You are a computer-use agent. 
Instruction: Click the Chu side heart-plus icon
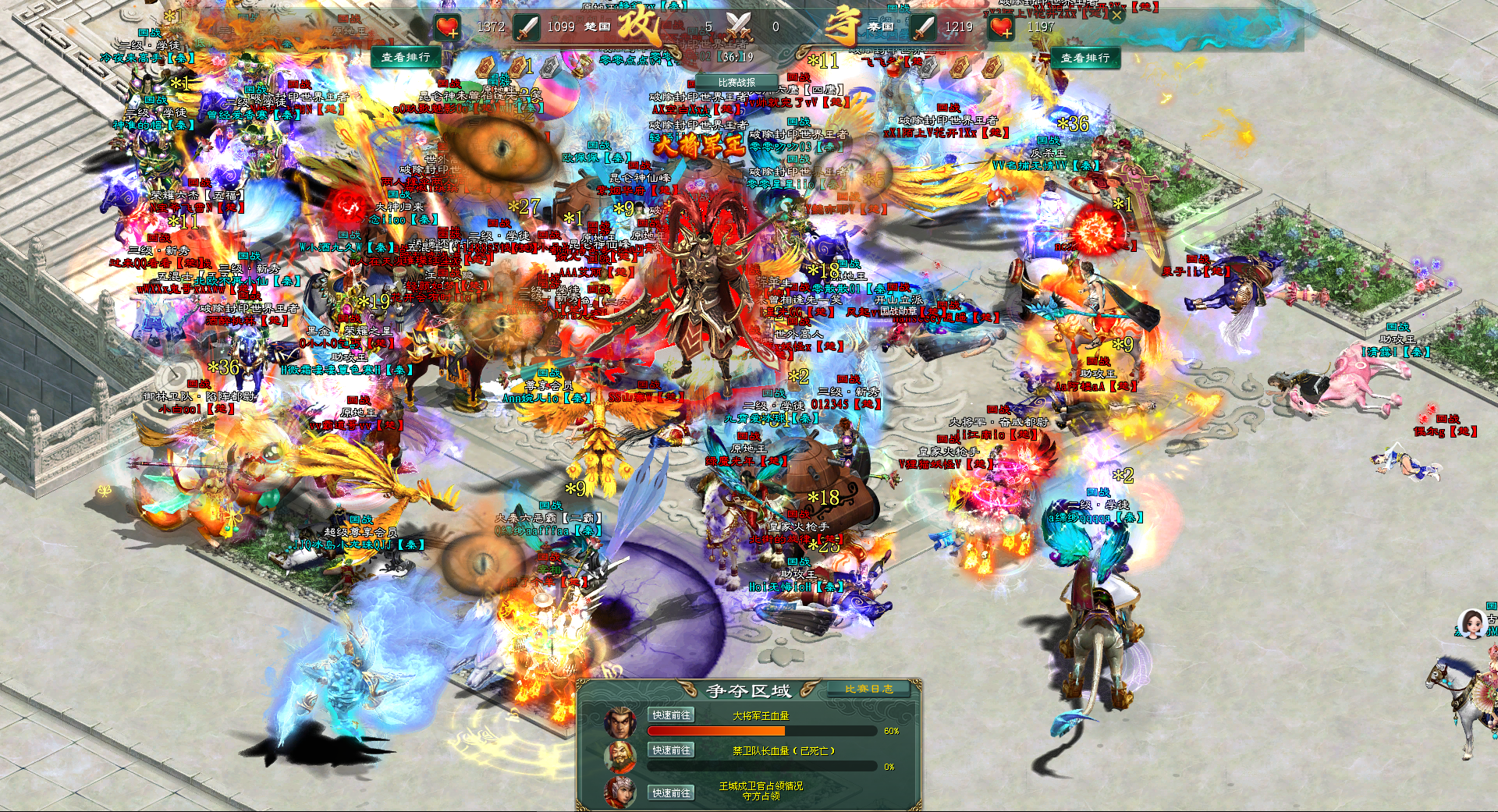tap(448, 27)
